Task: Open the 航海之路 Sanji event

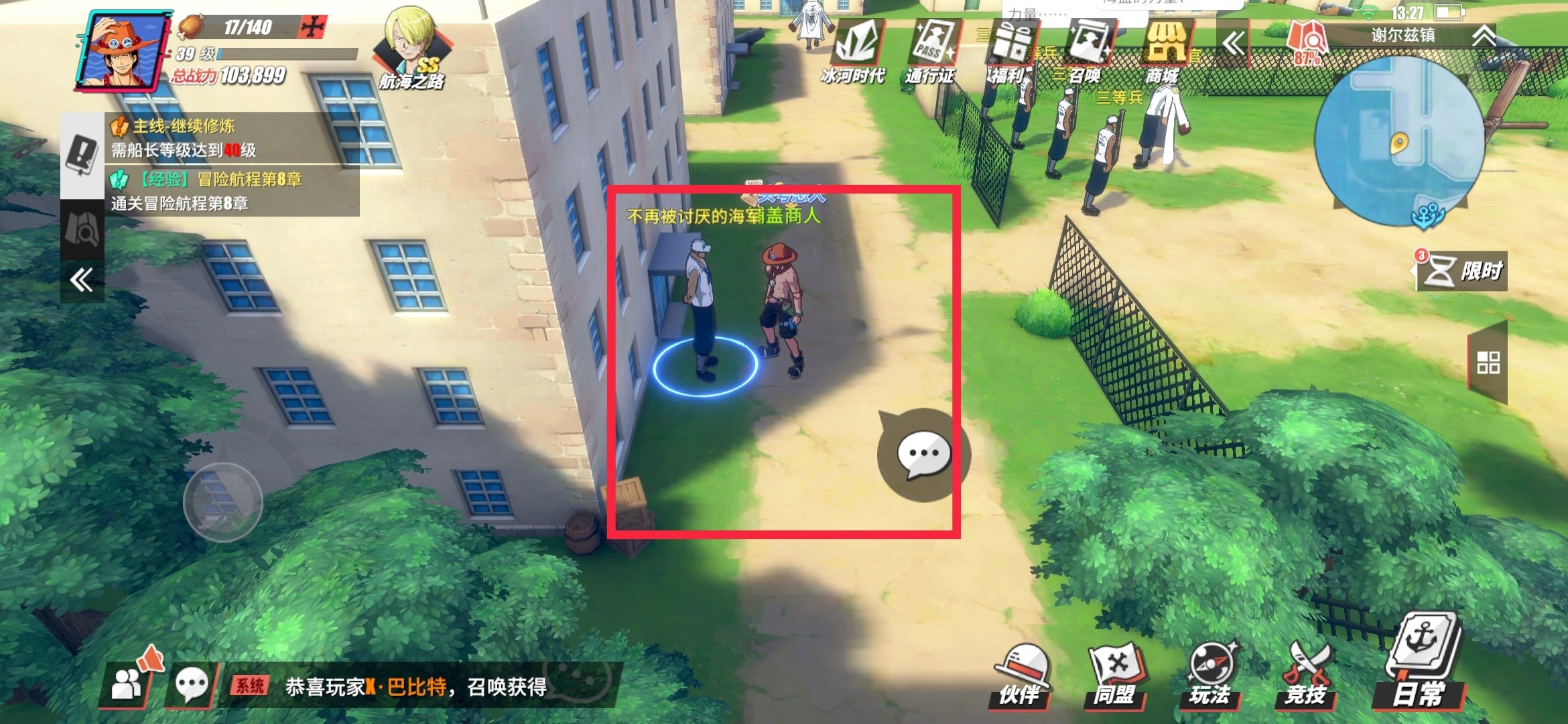Action: point(411,50)
